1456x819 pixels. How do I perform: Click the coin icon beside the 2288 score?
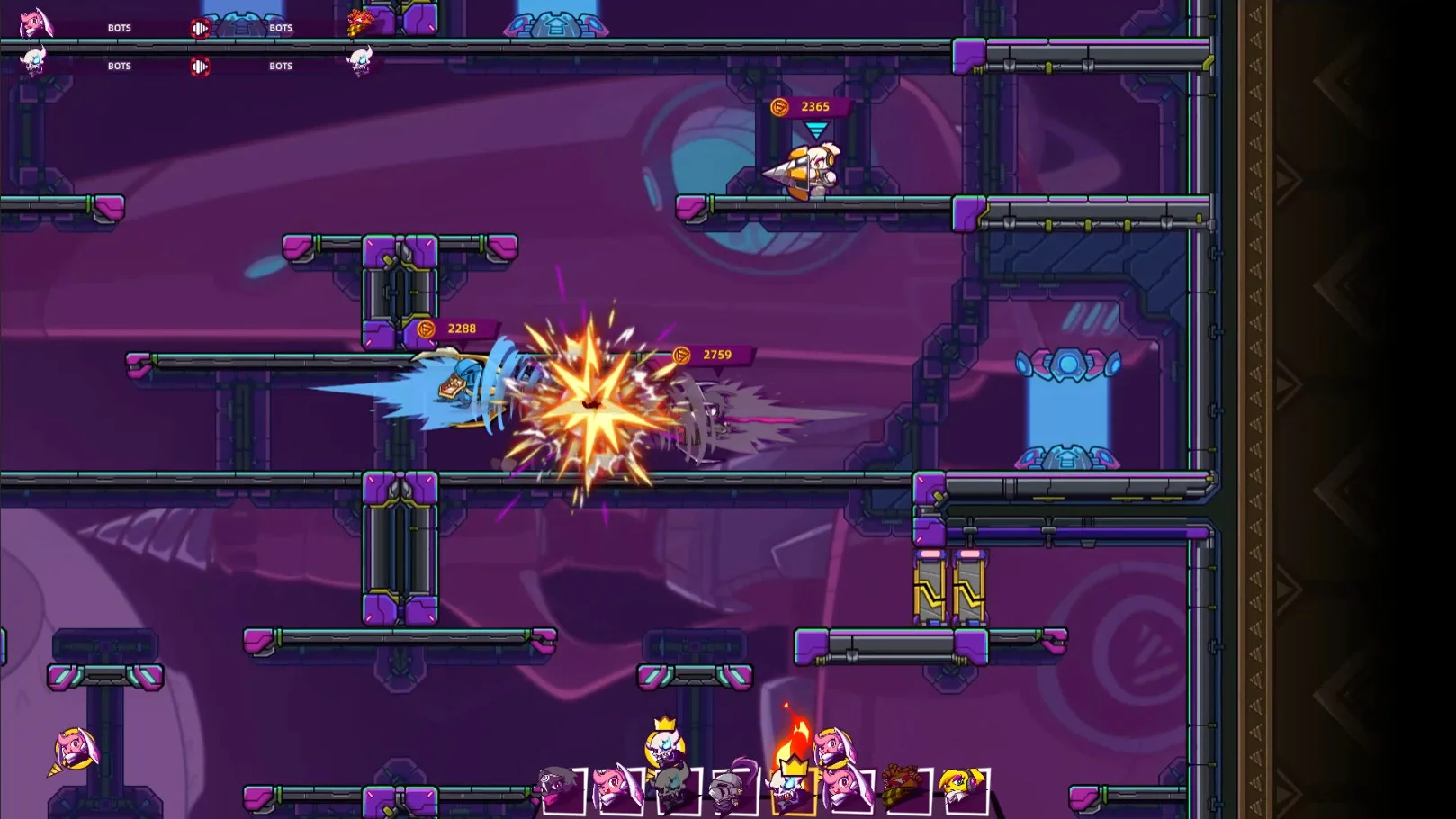(x=427, y=328)
